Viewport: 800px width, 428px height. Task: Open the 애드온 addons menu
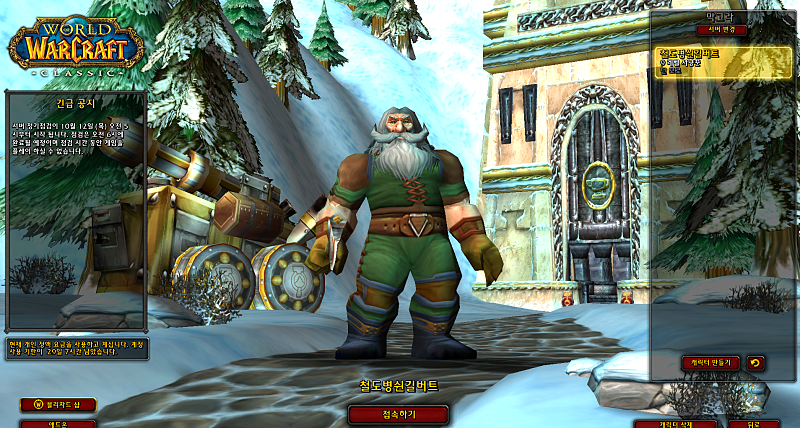coord(57,423)
